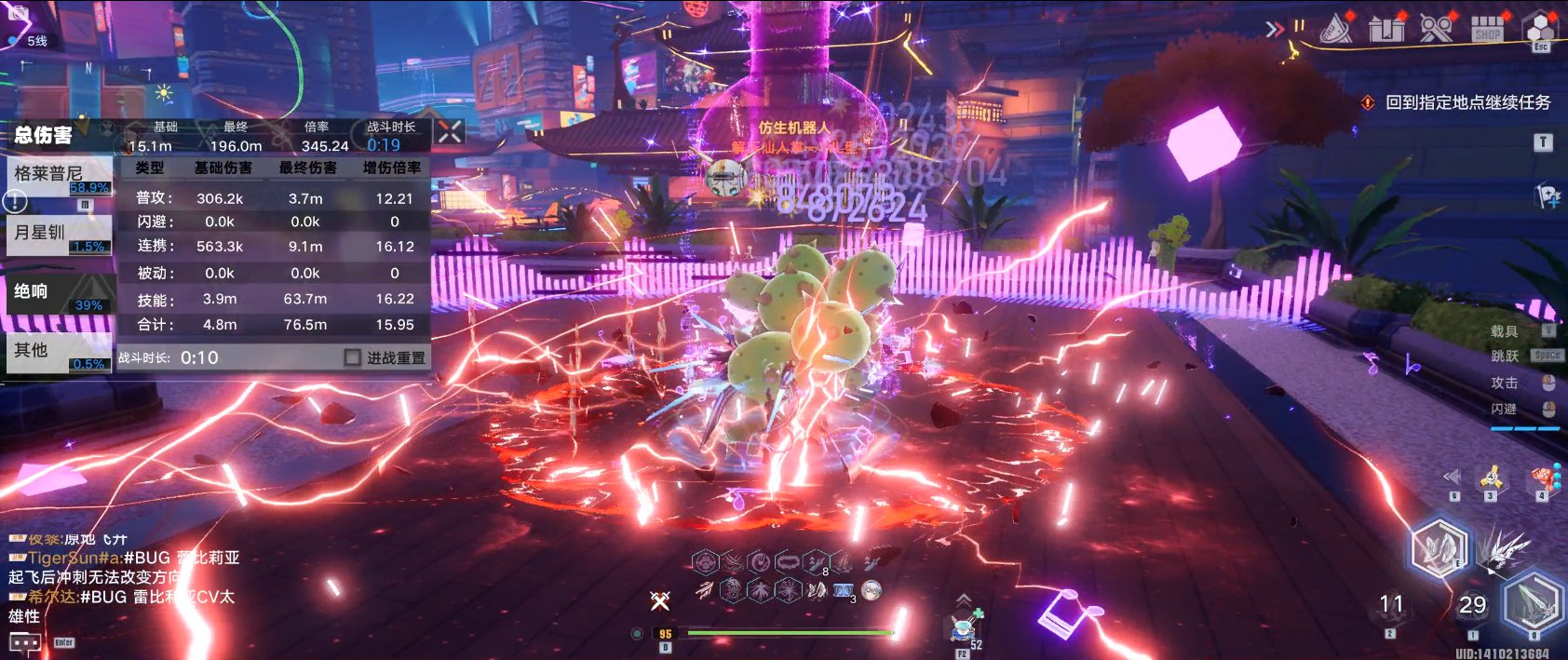Click the crossed scissors icon in top bar
This screenshot has width=1568, height=660.
point(1436,29)
